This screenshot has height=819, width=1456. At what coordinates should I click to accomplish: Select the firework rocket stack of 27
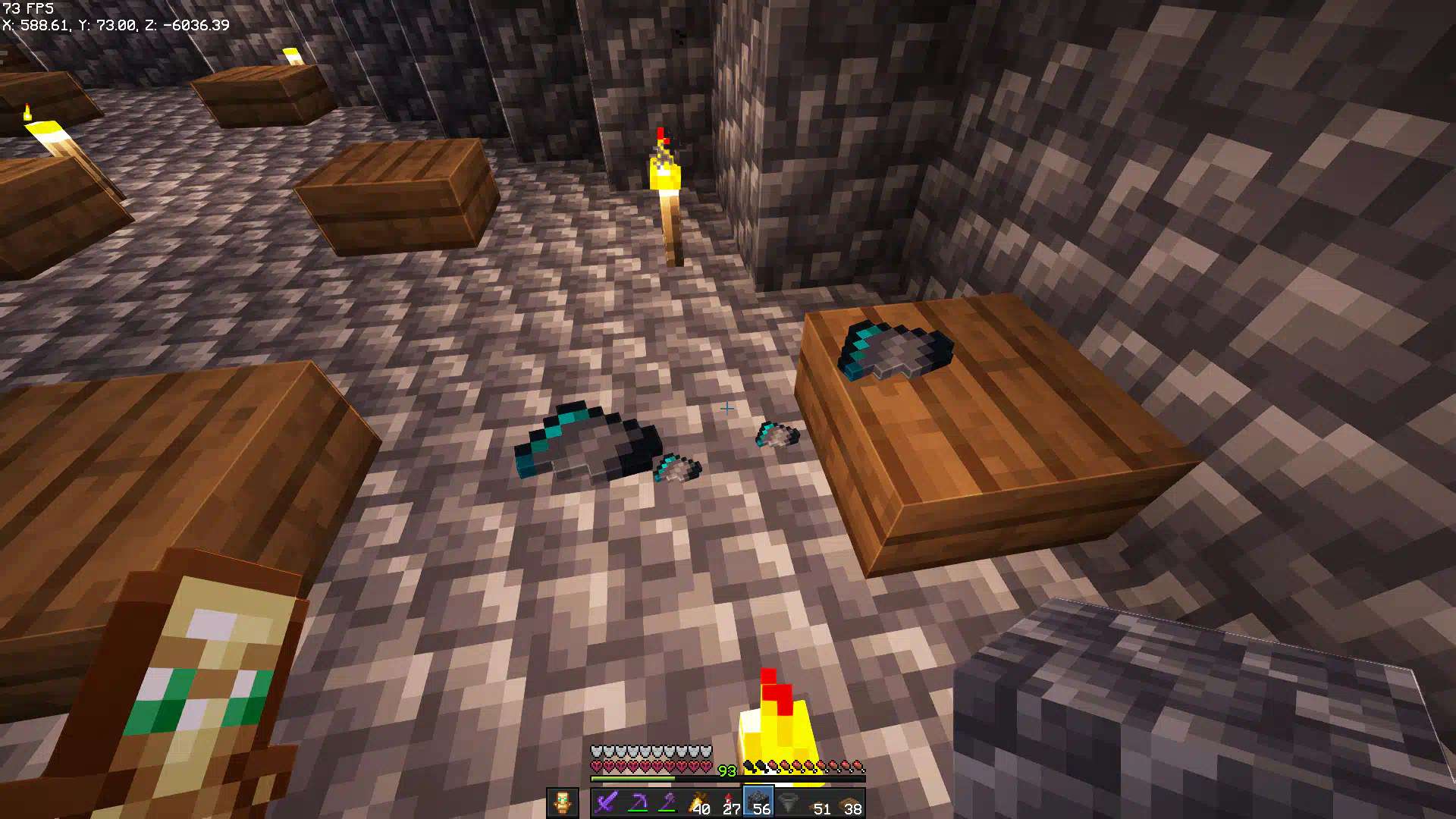[x=729, y=802]
